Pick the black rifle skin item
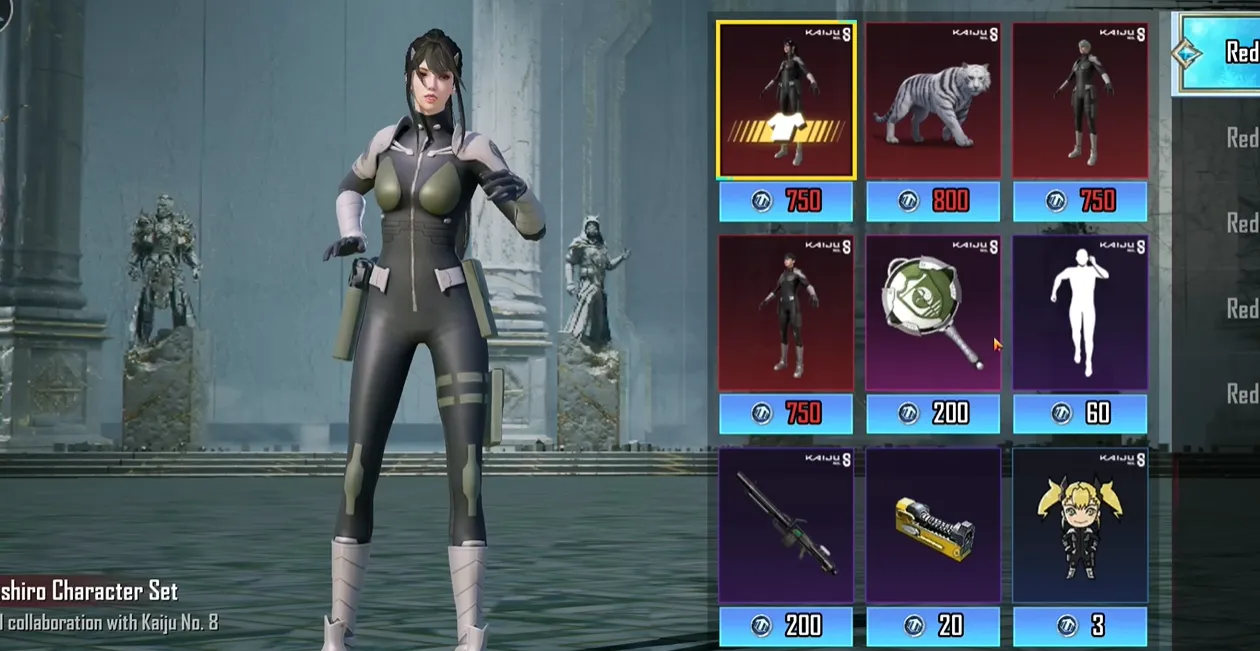 click(785, 525)
